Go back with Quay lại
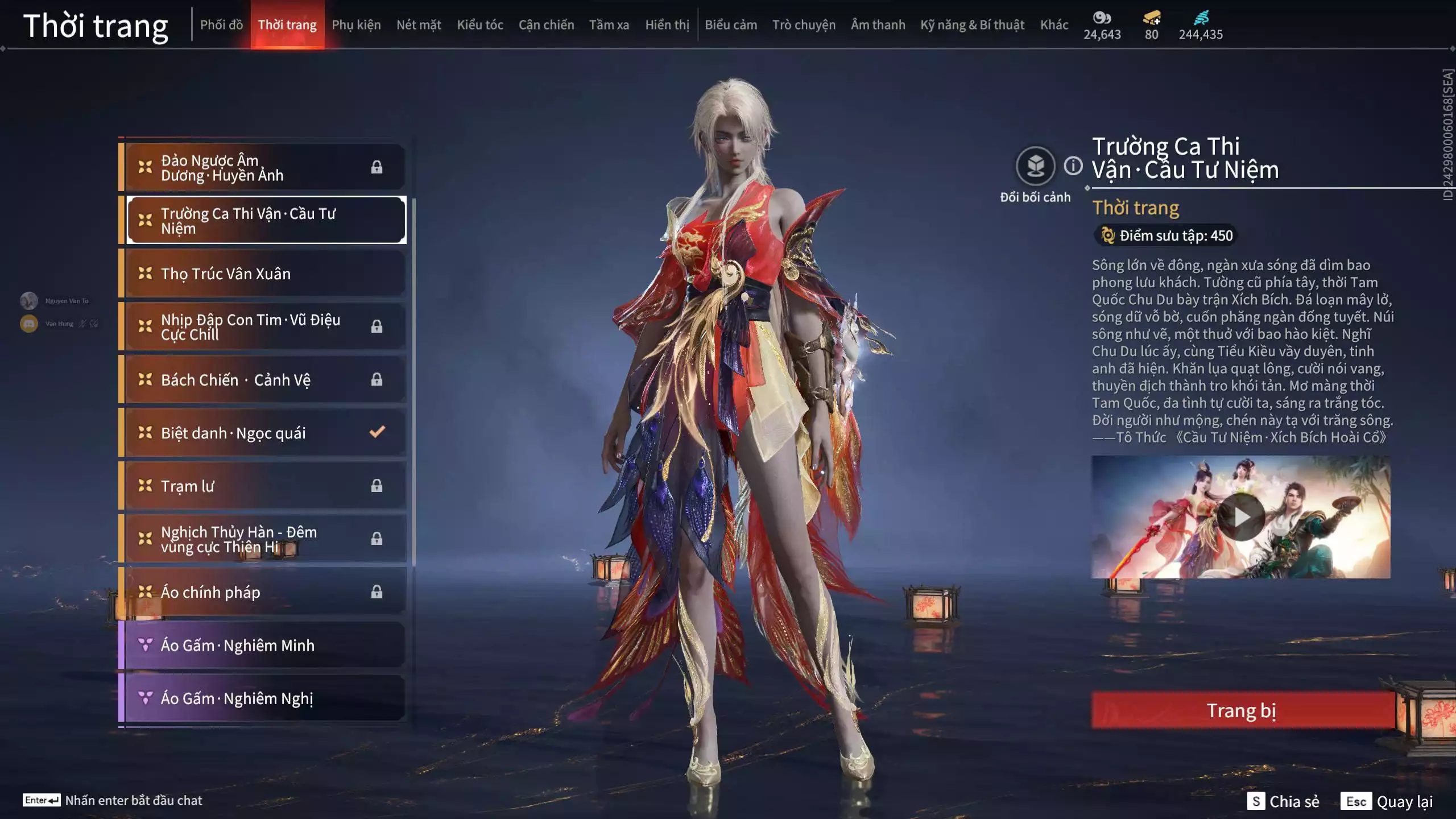 click(x=1387, y=801)
